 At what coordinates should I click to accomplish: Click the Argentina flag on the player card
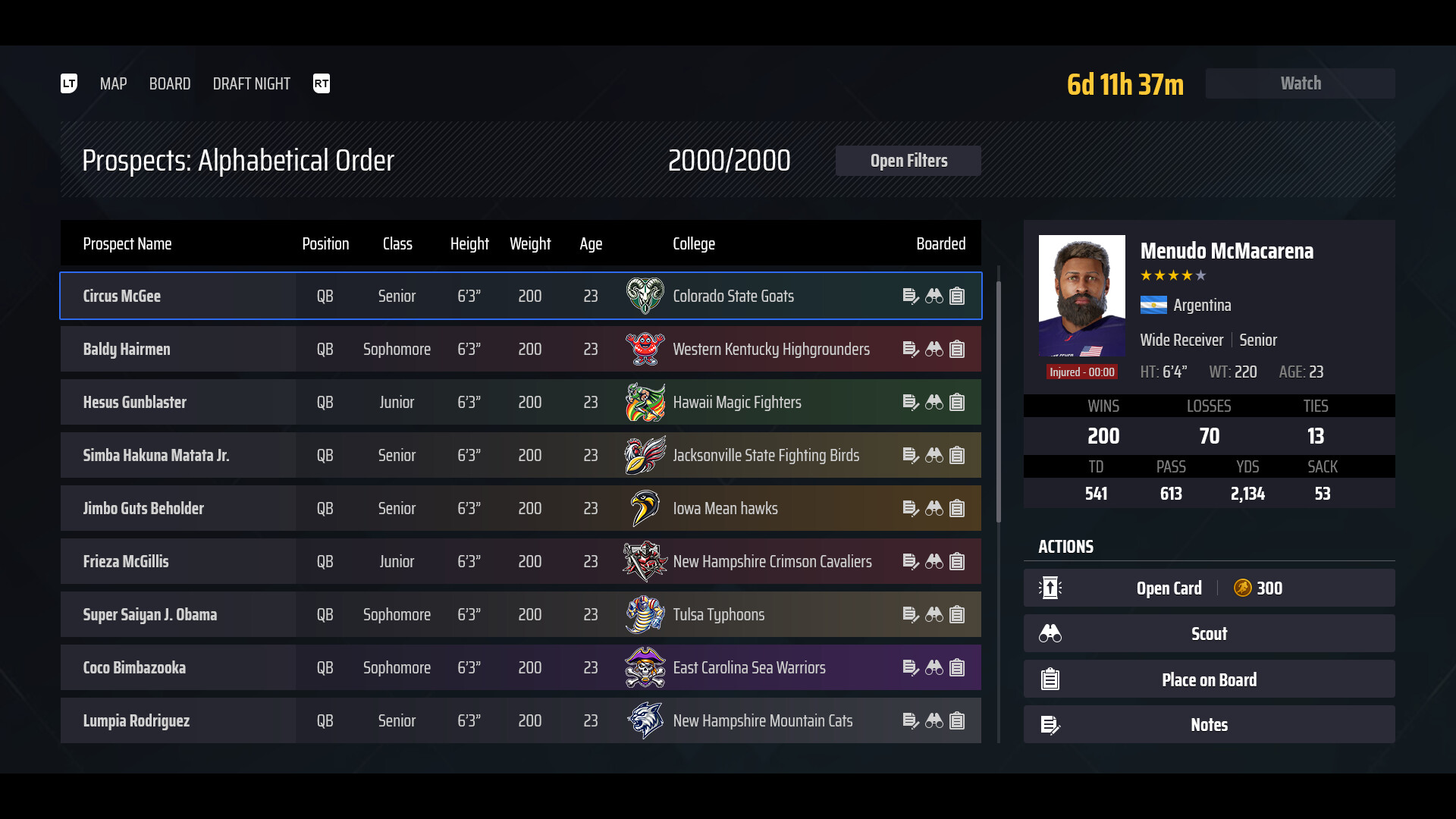[x=1153, y=306]
